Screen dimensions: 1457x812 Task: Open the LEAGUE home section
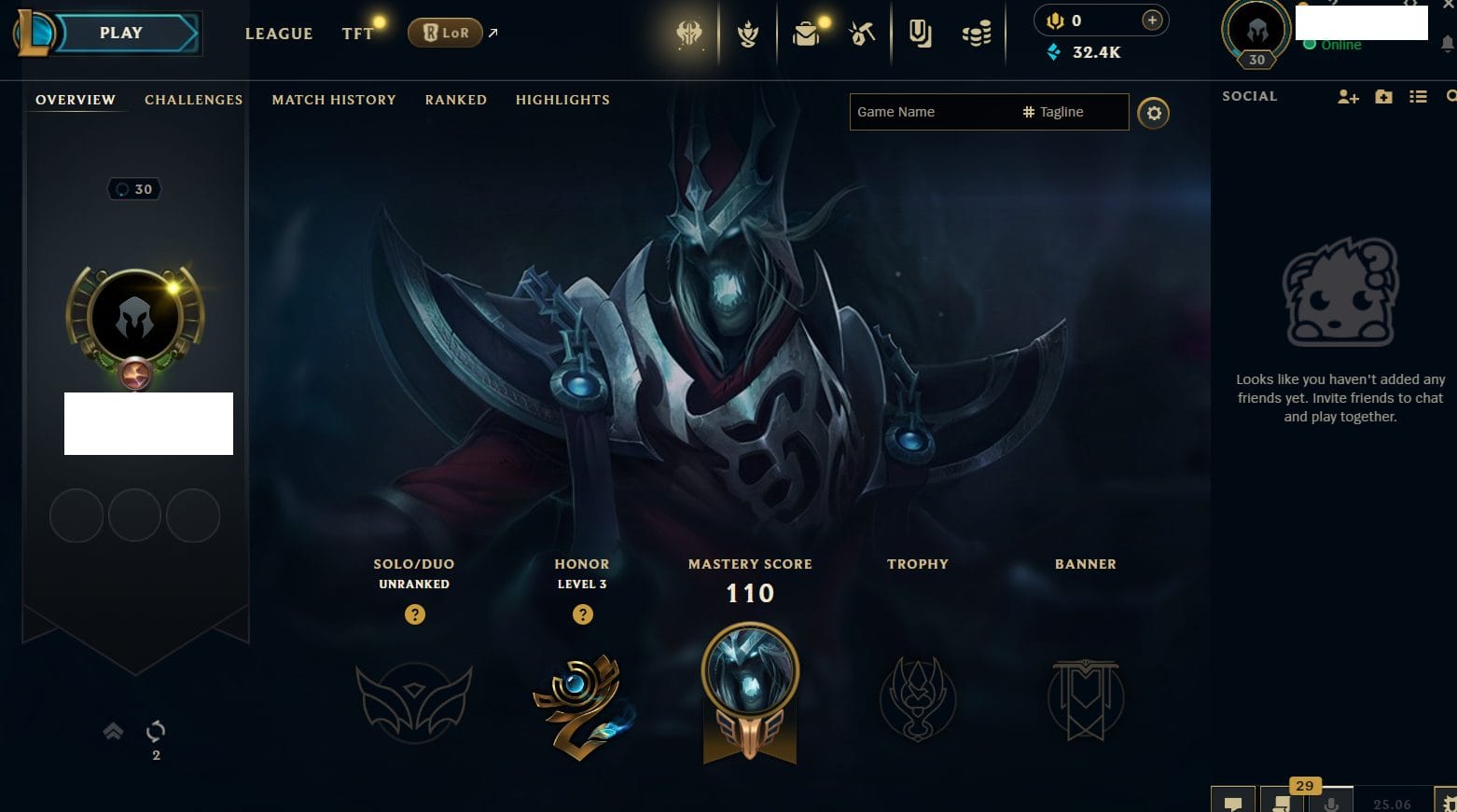pyautogui.click(x=278, y=34)
